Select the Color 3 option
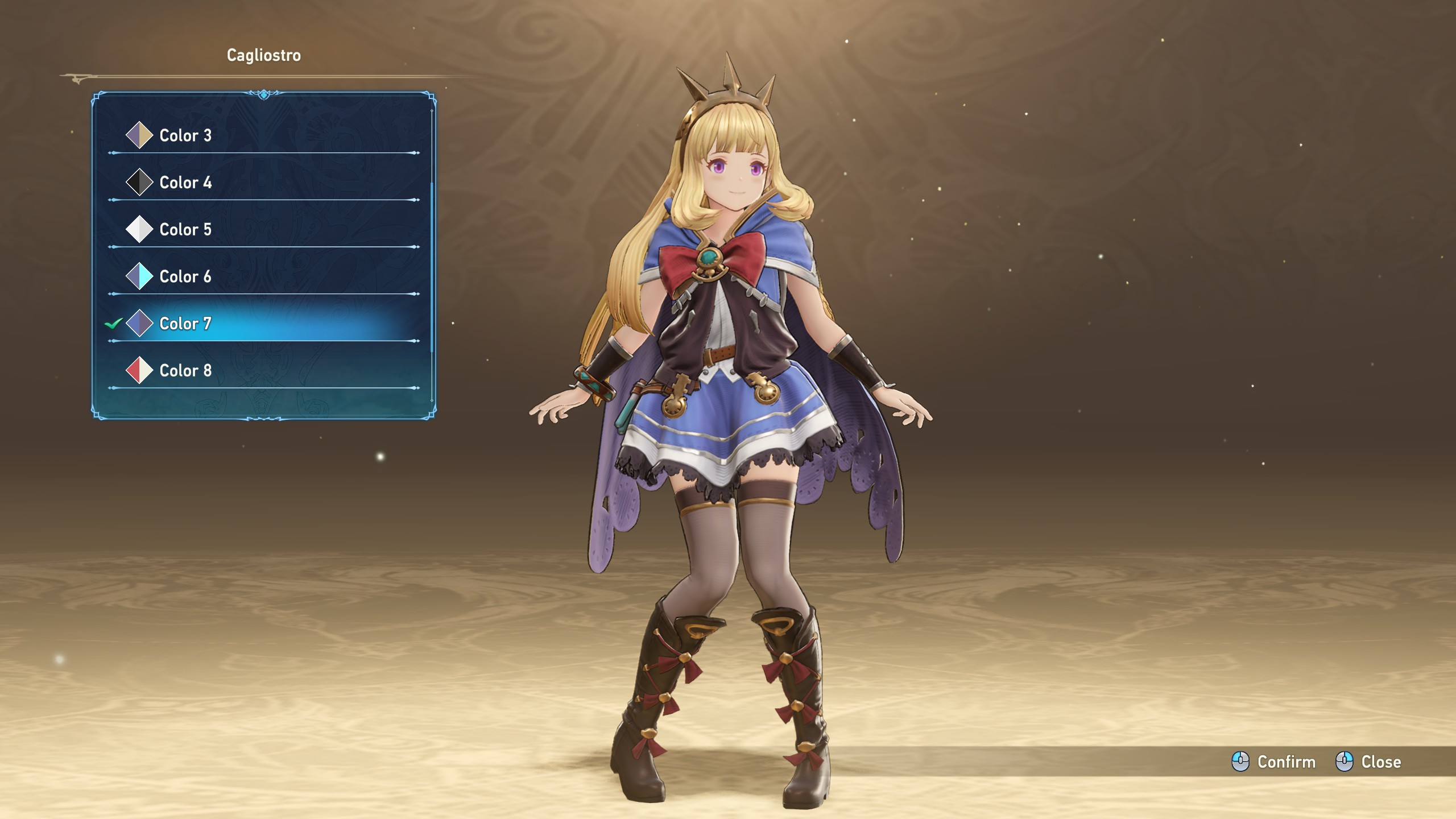This screenshot has height=819, width=1456. (x=185, y=135)
